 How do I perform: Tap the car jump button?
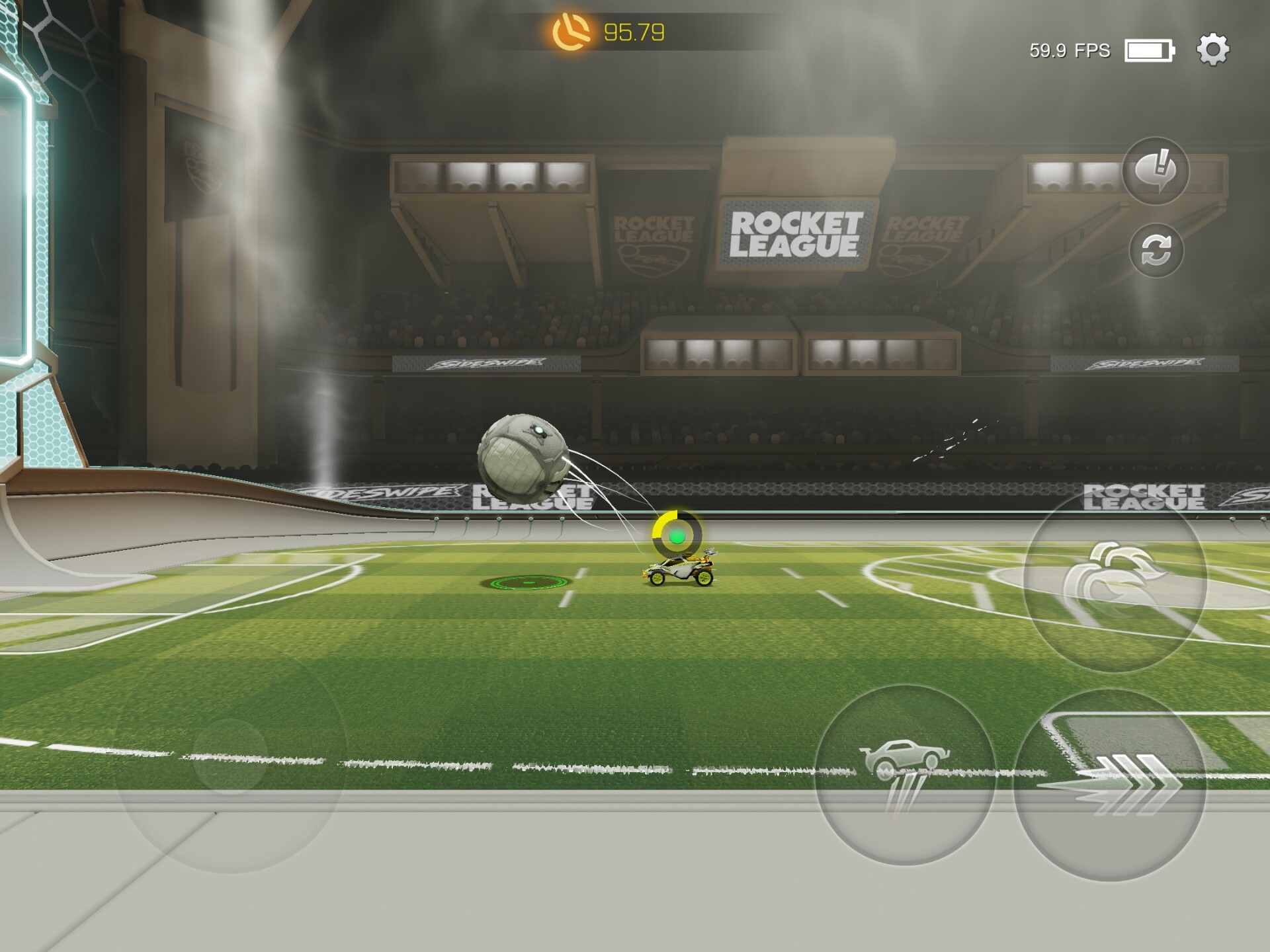[905, 775]
